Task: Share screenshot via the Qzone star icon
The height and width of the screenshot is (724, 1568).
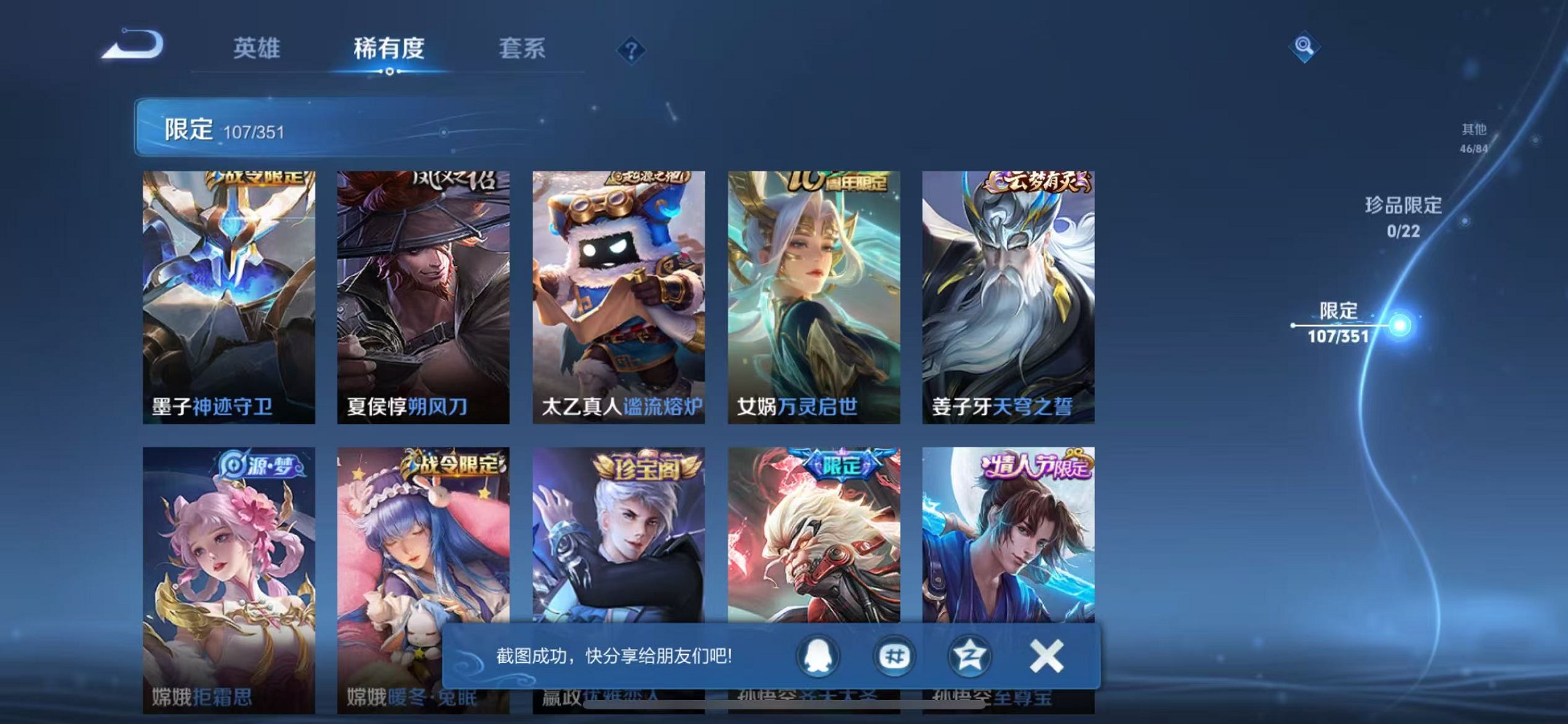Action: coord(969,656)
